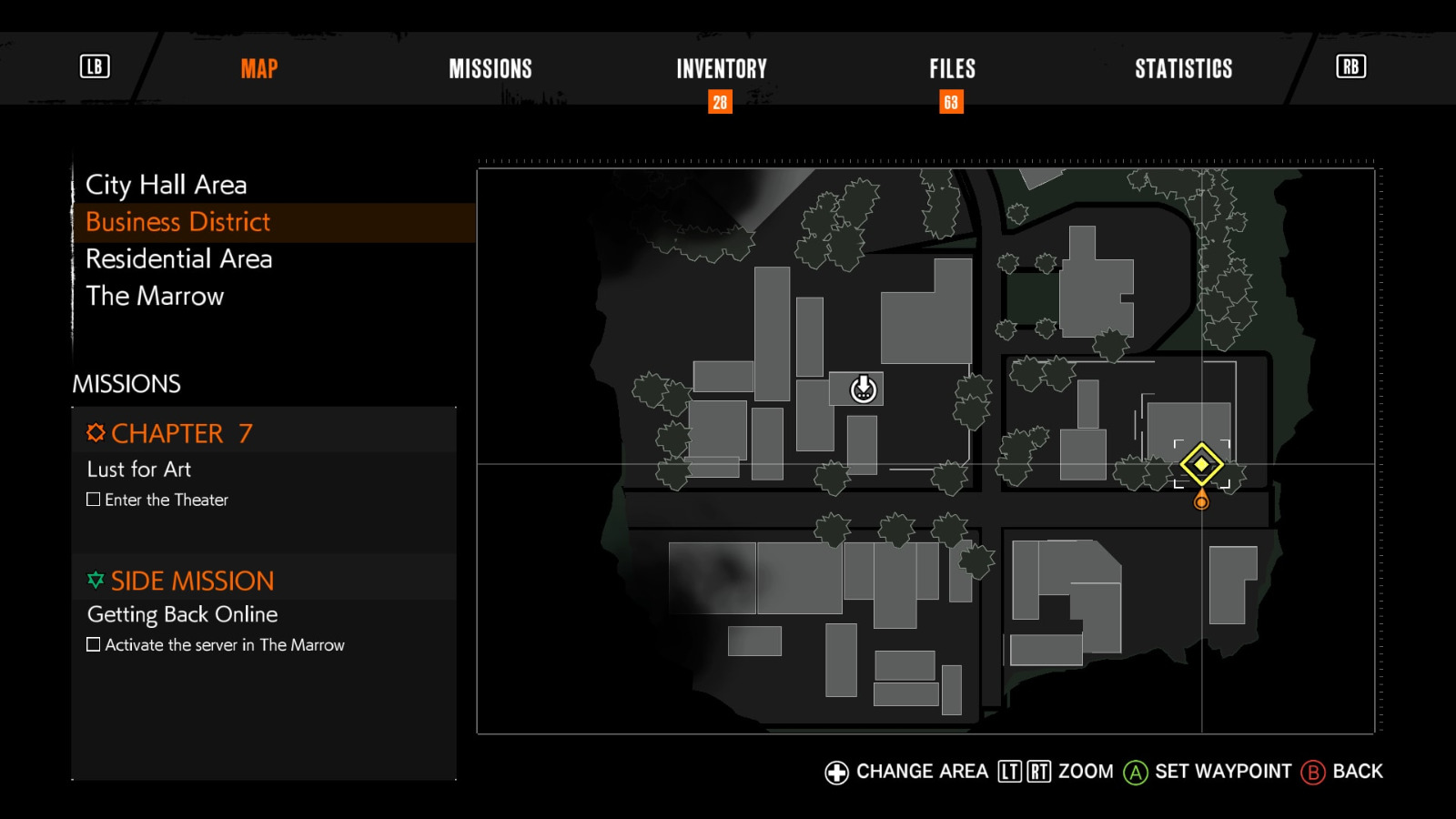
Task: Click the red B Back button icon
Action: [1313, 772]
